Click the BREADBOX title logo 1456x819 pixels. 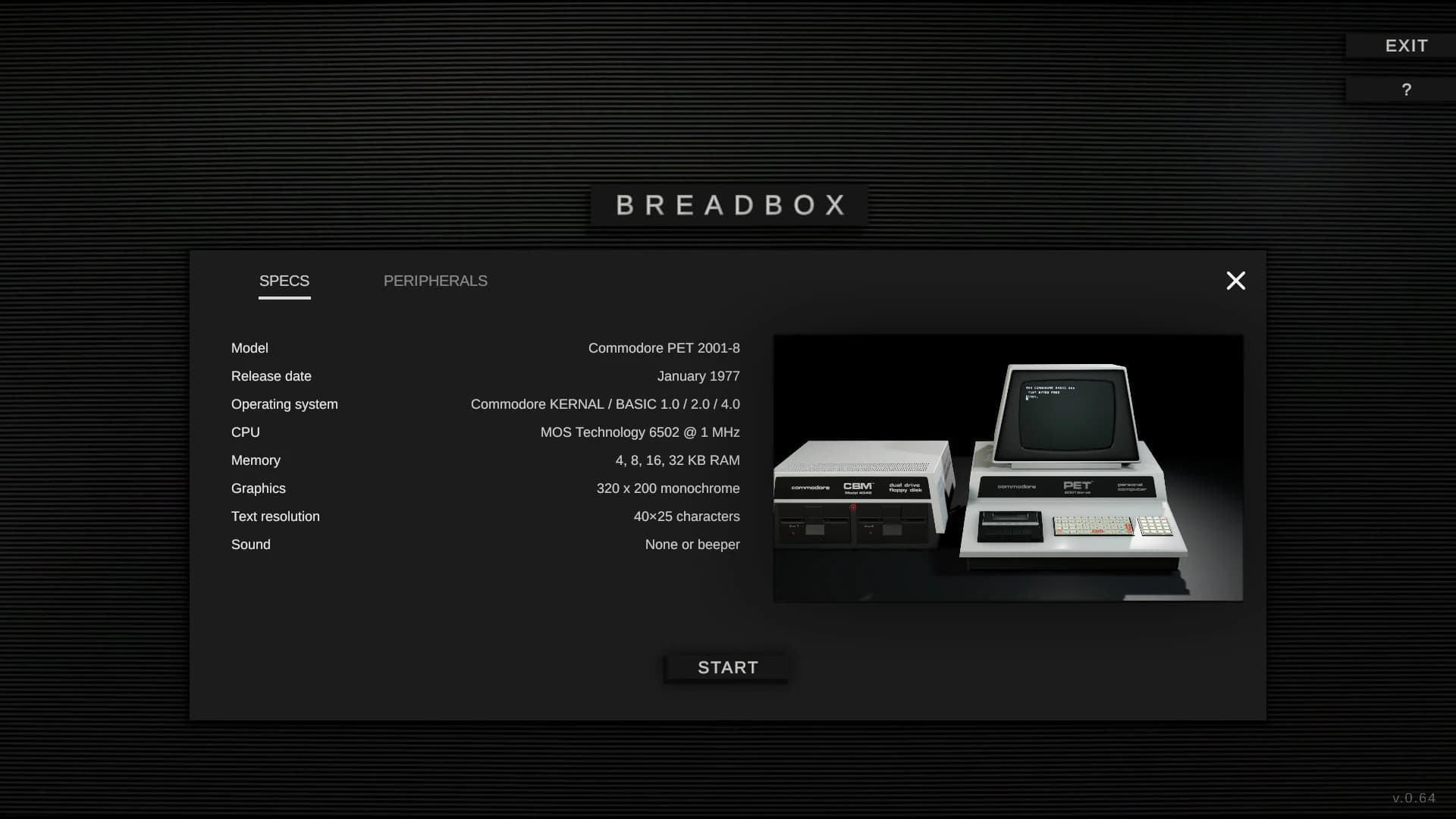coord(728,204)
